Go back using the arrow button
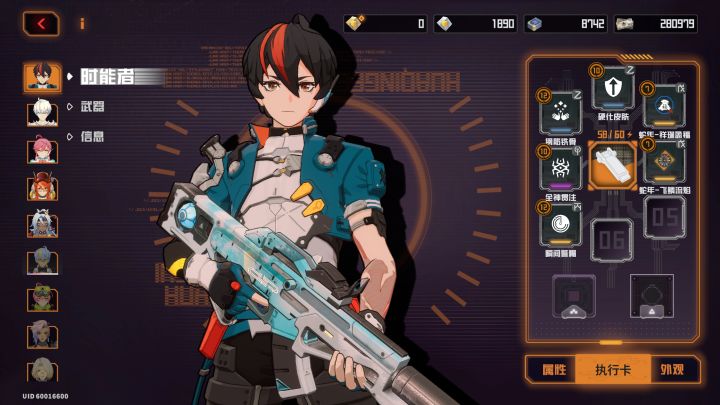Image resolution: width=720 pixels, height=405 pixels. [x=40, y=22]
